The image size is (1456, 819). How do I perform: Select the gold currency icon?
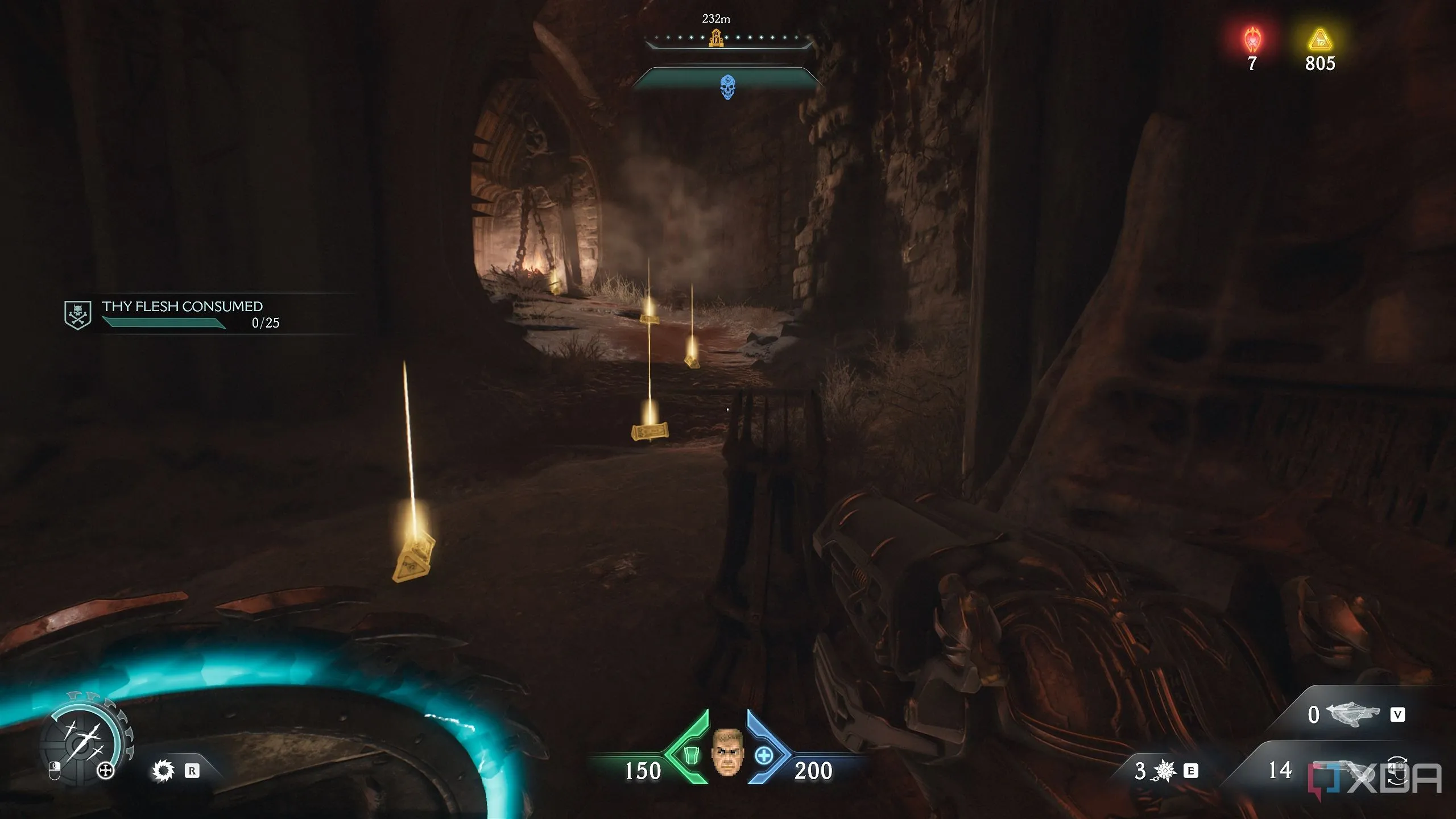pyautogui.click(x=1319, y=40)
